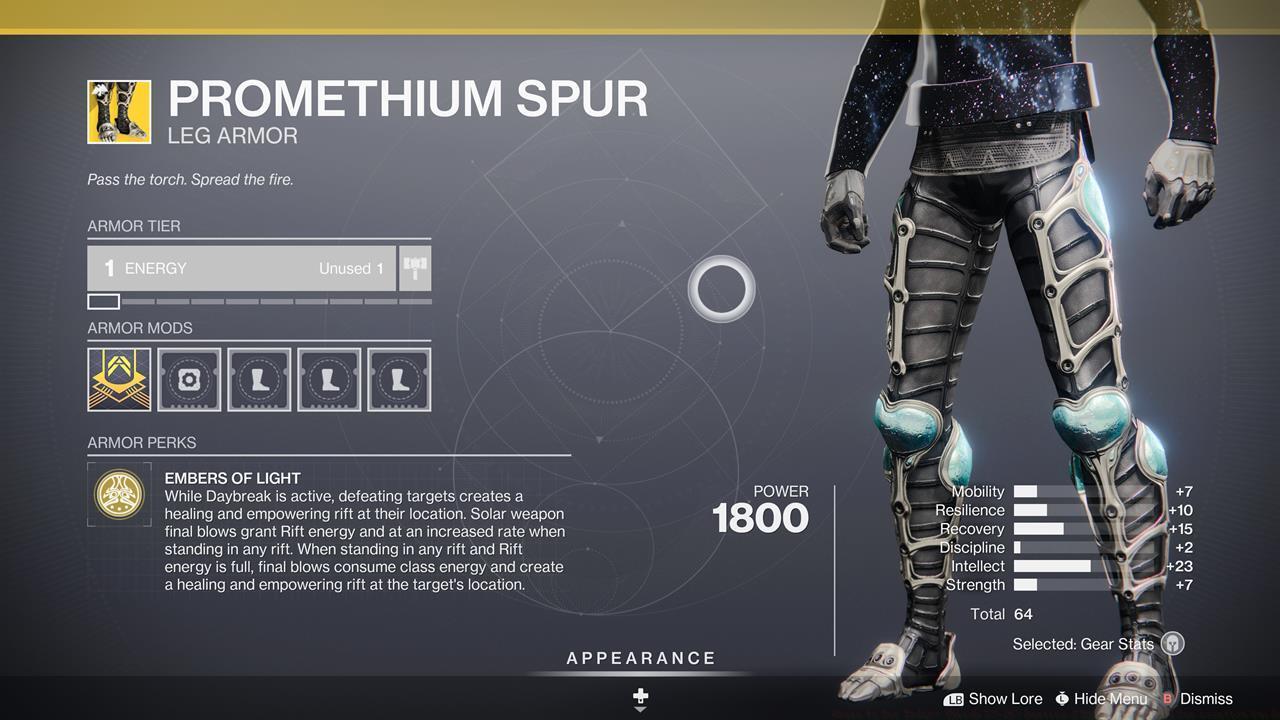1280x720 pixels.
Task: Click the Energy tier progress meter
Action: tap(258, 301)
